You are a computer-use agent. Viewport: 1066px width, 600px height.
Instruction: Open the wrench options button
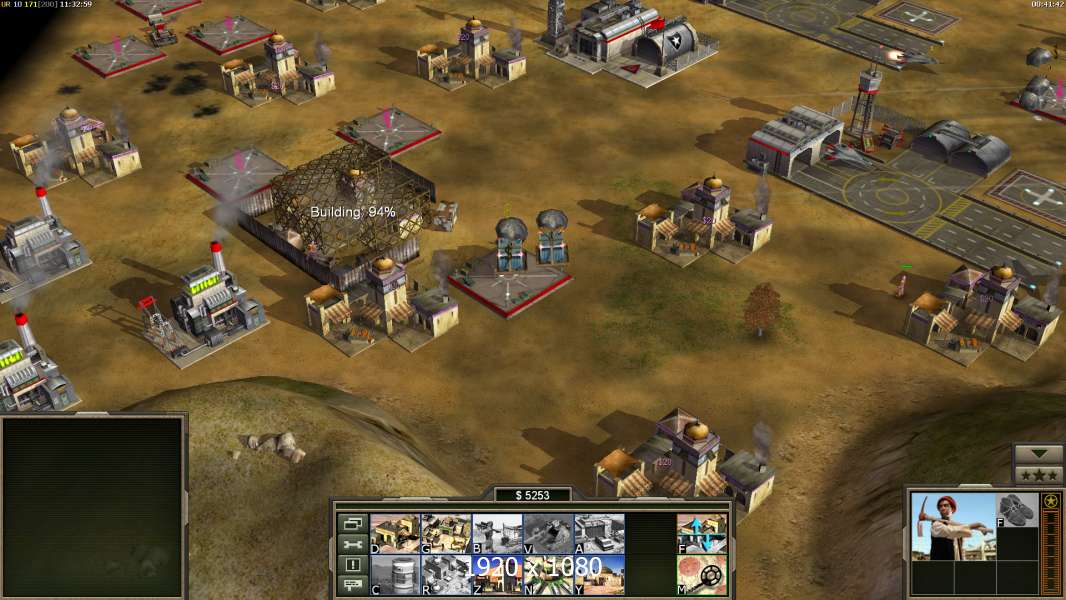pyautogui.click(x=352, y=544)
